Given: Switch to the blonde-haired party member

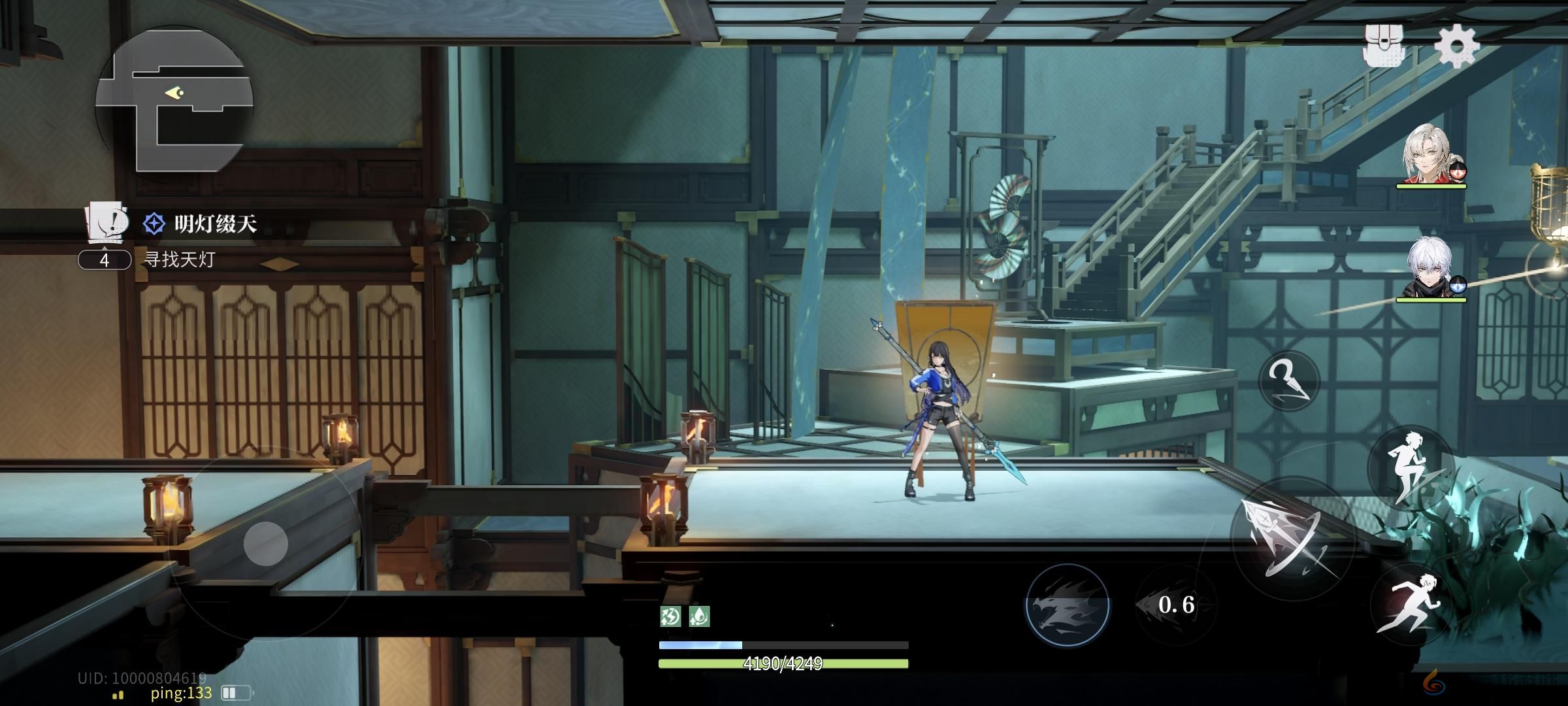Looking at the screenshot, I should click(x=1429, y=156).
